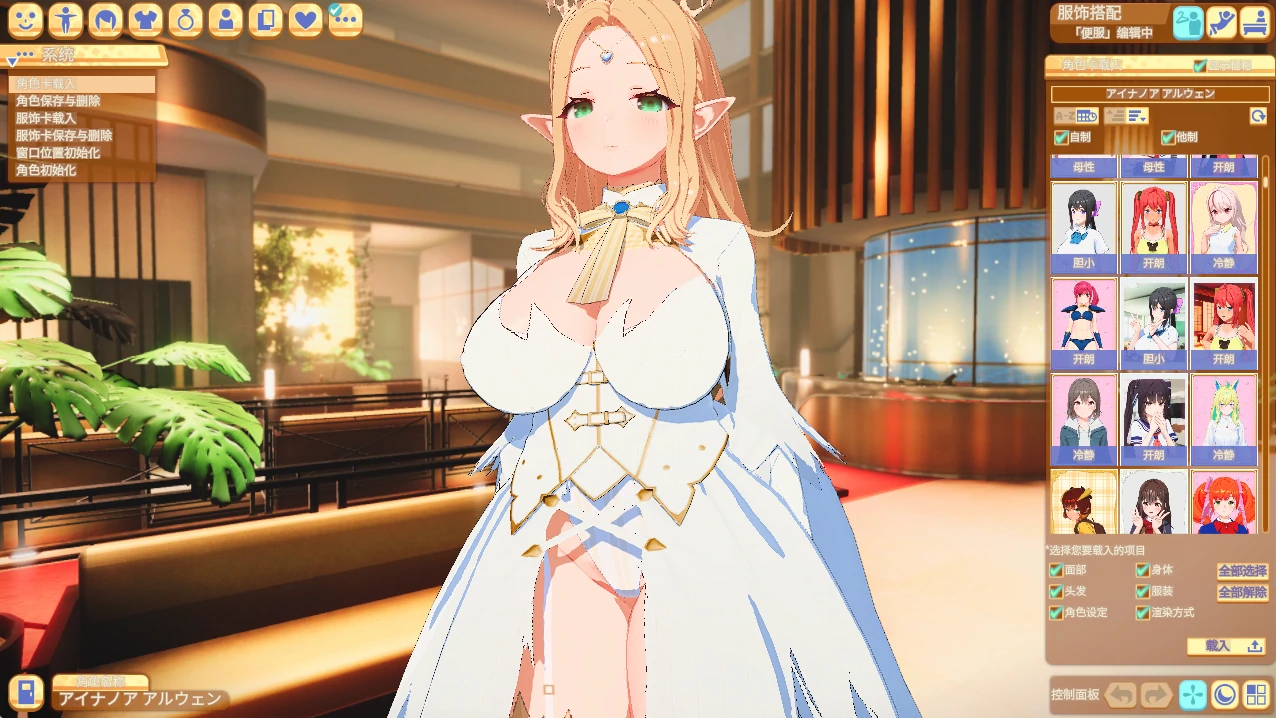Toggle the 自制 filter checkbox

pos(1061,138)
